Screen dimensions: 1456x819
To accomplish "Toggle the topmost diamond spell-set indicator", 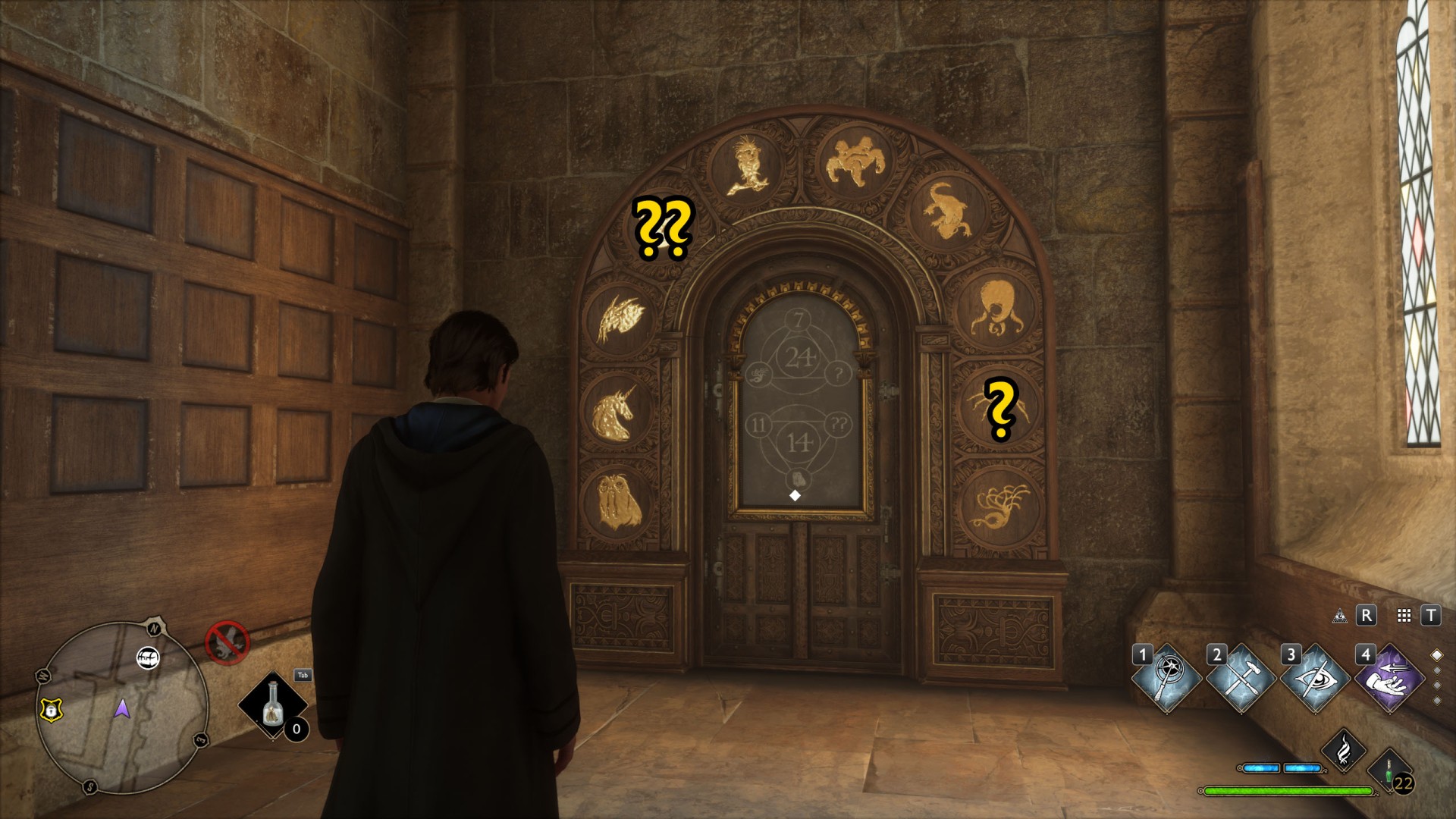I will [x=1438, y=654].
